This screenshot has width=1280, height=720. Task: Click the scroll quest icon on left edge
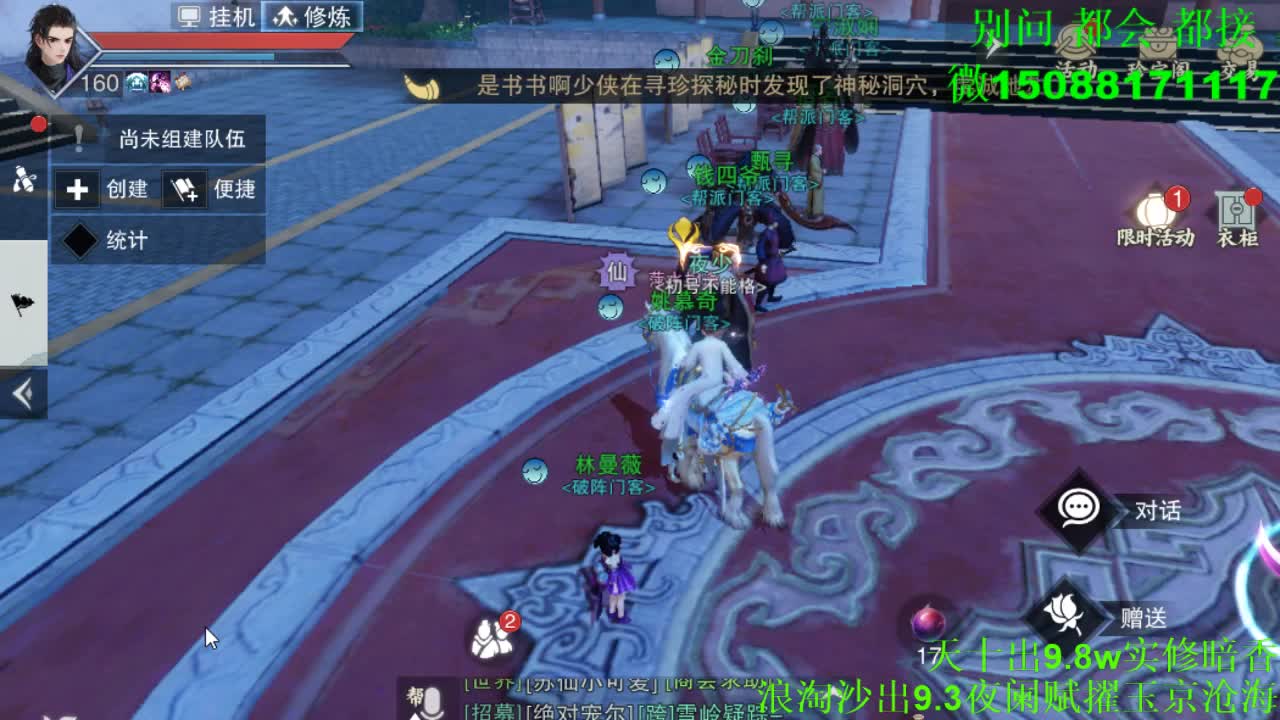23,178
